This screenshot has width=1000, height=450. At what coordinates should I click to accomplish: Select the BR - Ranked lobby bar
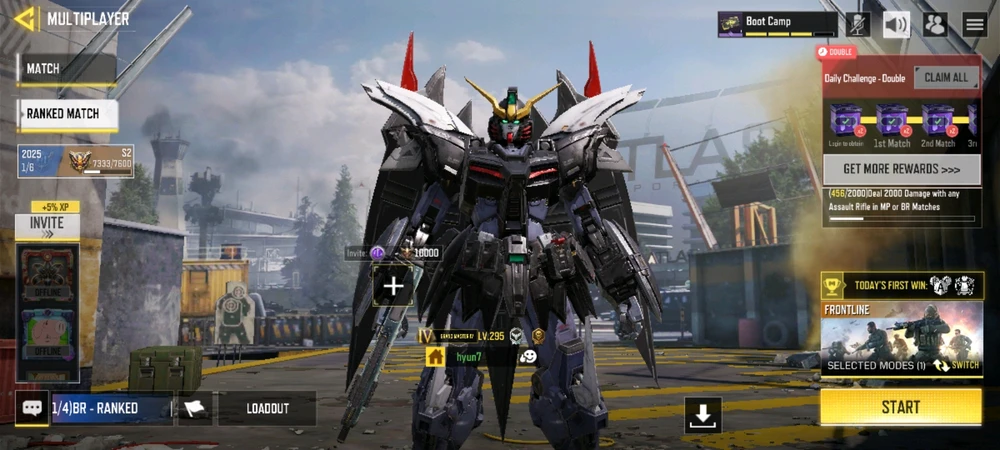point(112,408)
